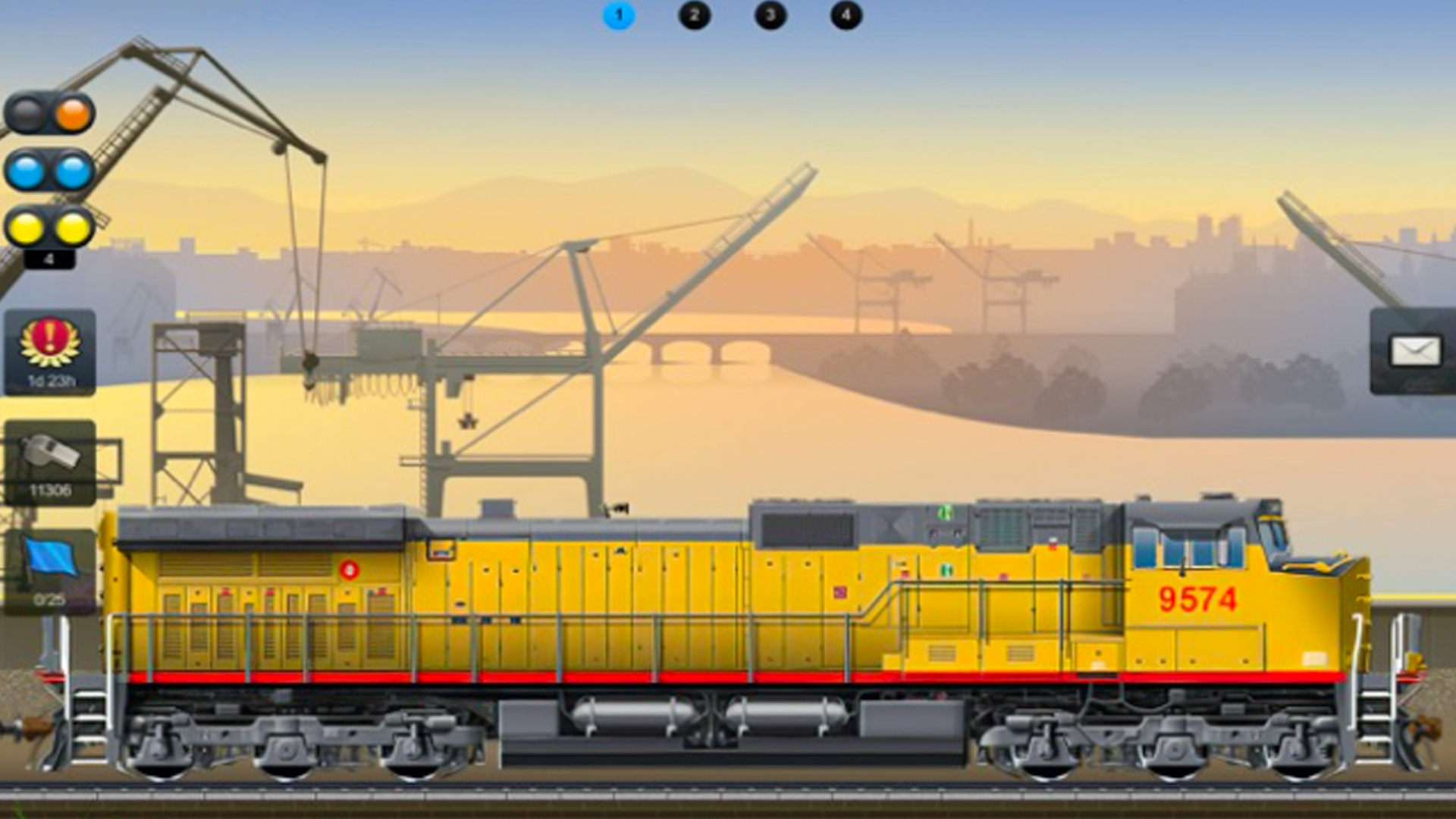Switch to page 1 indicator

(618, 15)
